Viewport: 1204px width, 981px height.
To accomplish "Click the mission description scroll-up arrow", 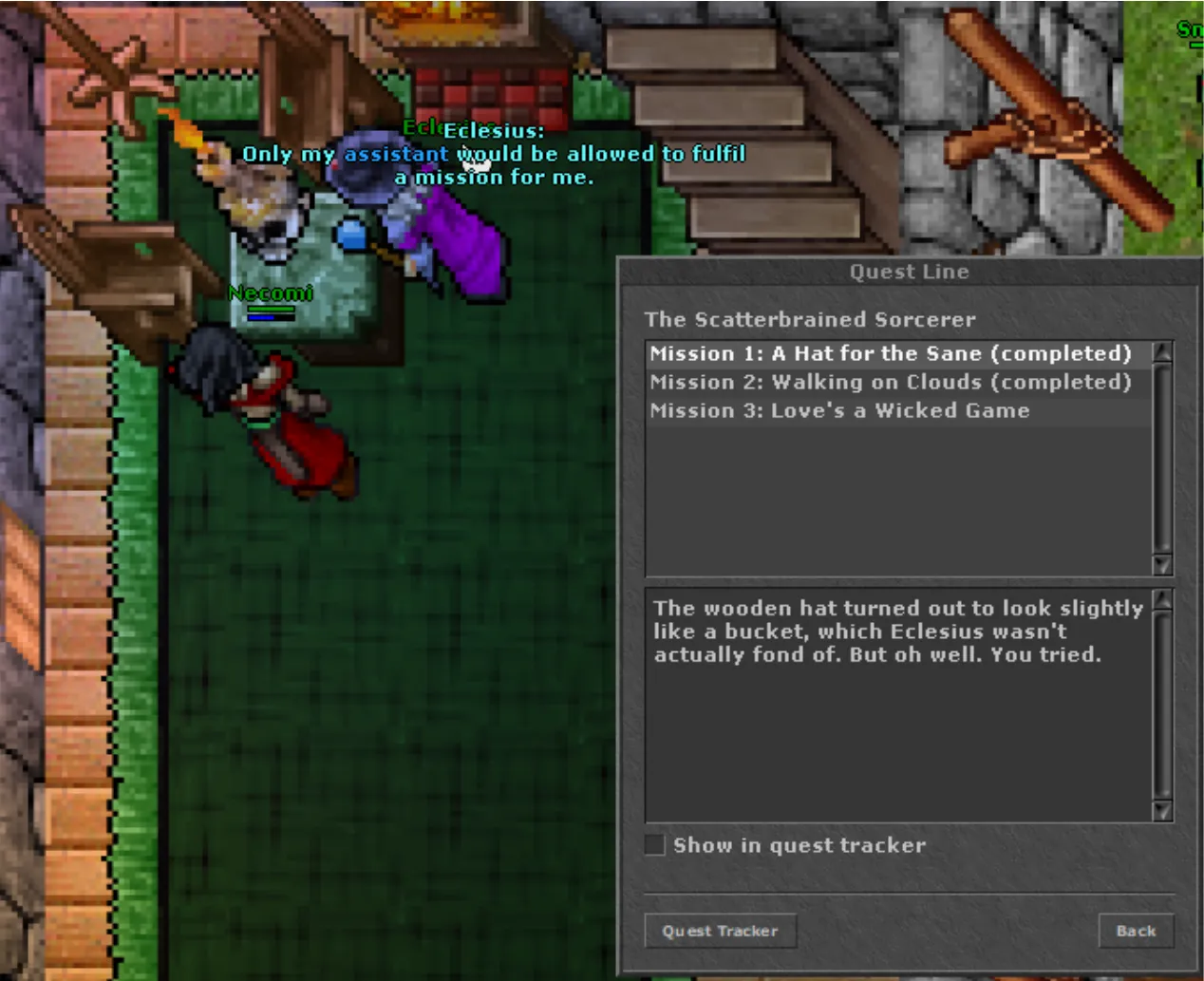I will (1162, 600).
